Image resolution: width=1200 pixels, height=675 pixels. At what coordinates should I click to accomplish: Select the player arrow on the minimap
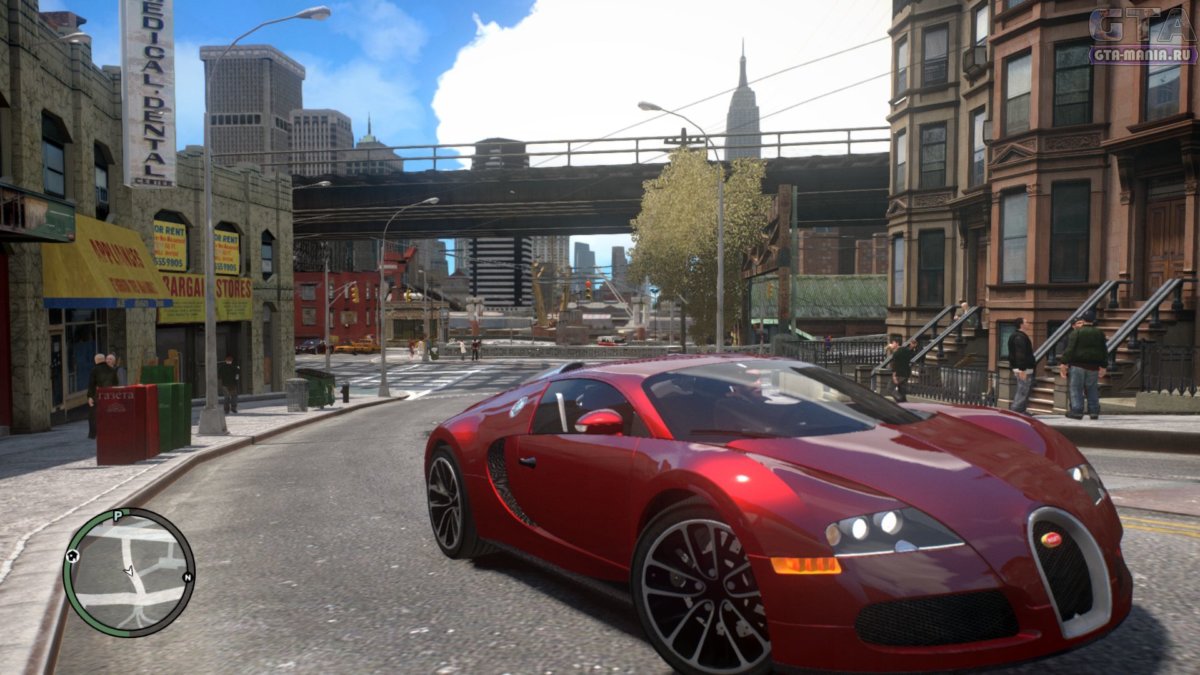[128, 572]
